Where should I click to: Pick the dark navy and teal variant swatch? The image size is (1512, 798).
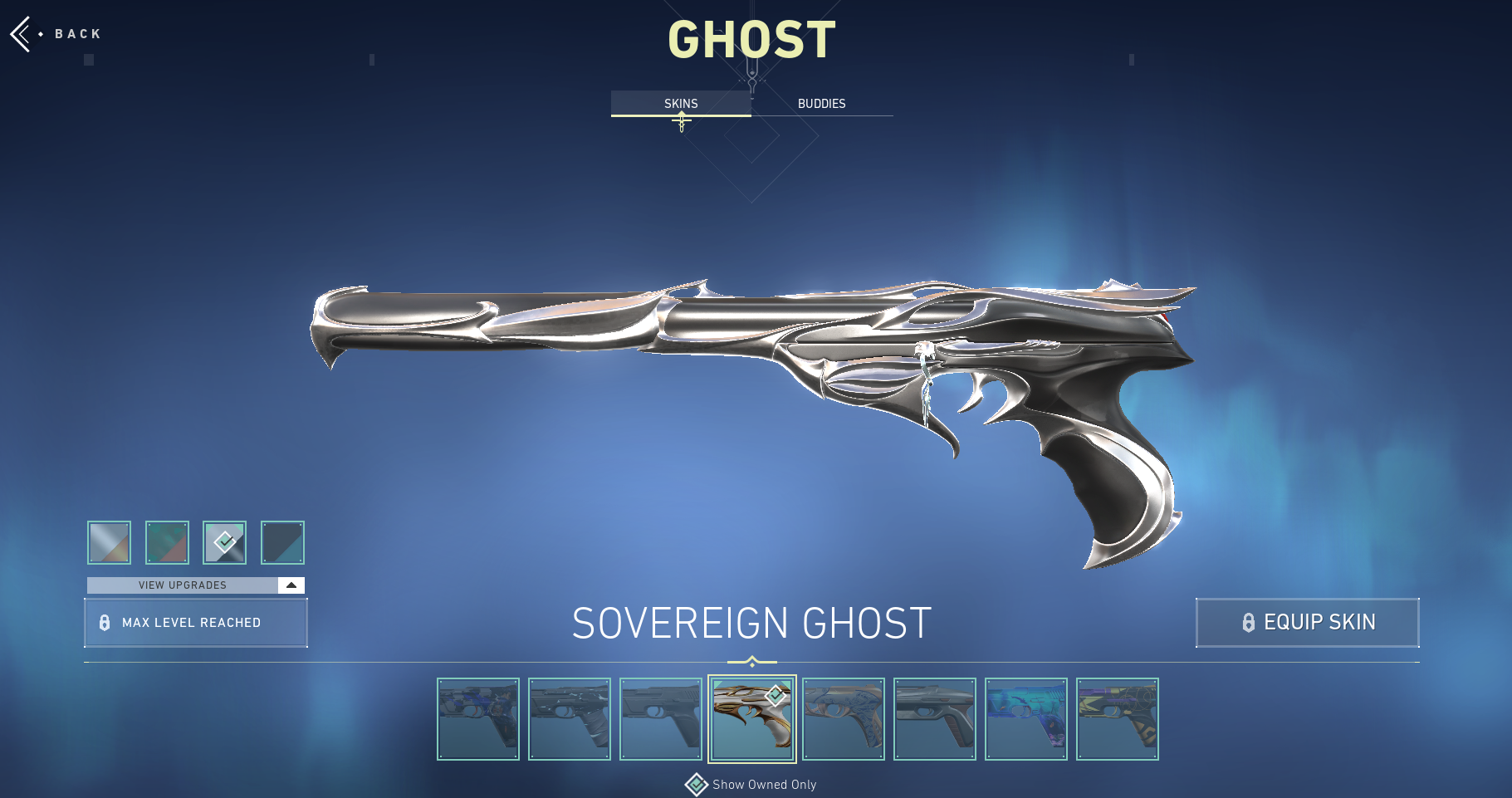[282, 542]
